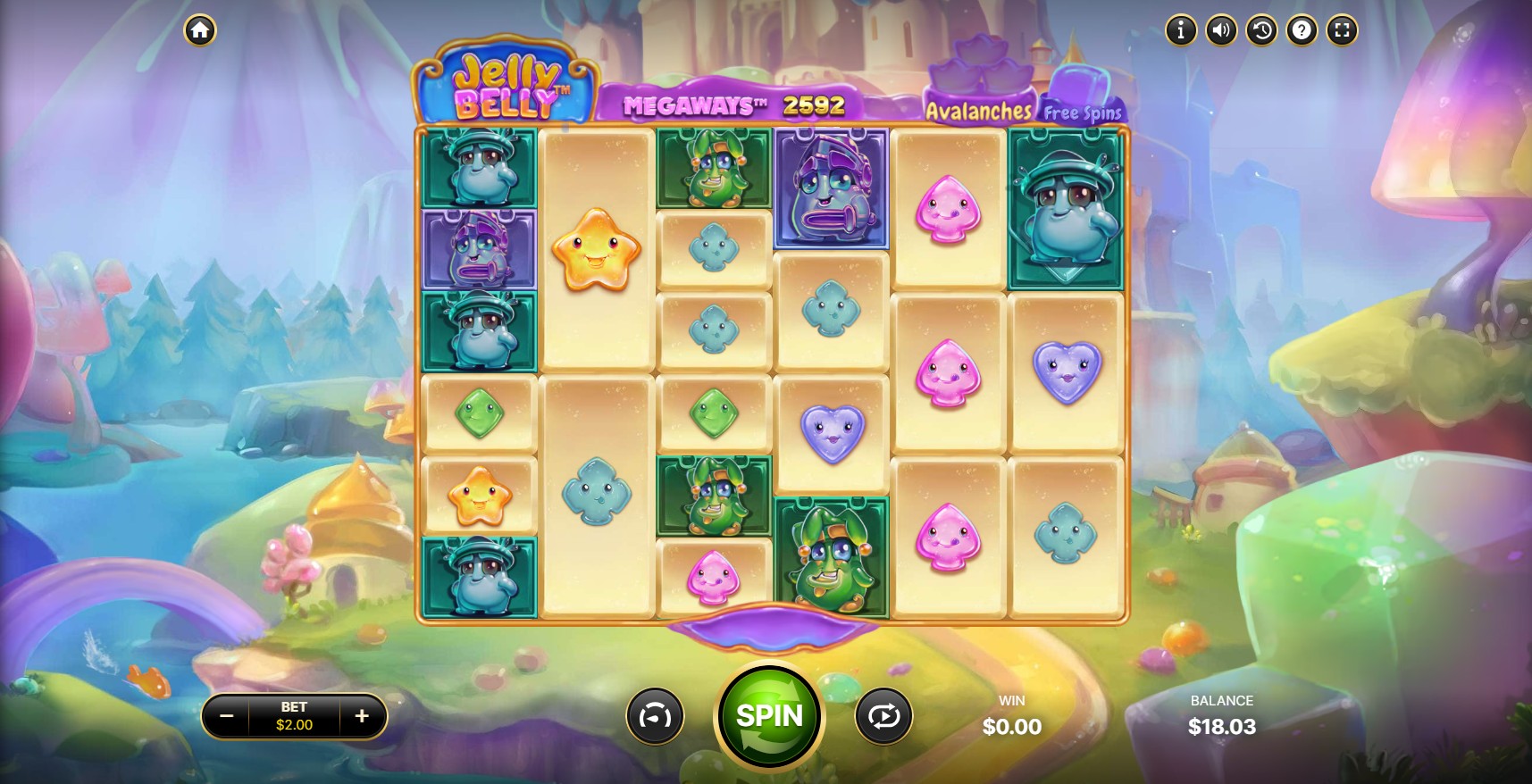Decrease the bet with the minus button
The width and height of the screenshot is (1532, 784).
point(227,716)
